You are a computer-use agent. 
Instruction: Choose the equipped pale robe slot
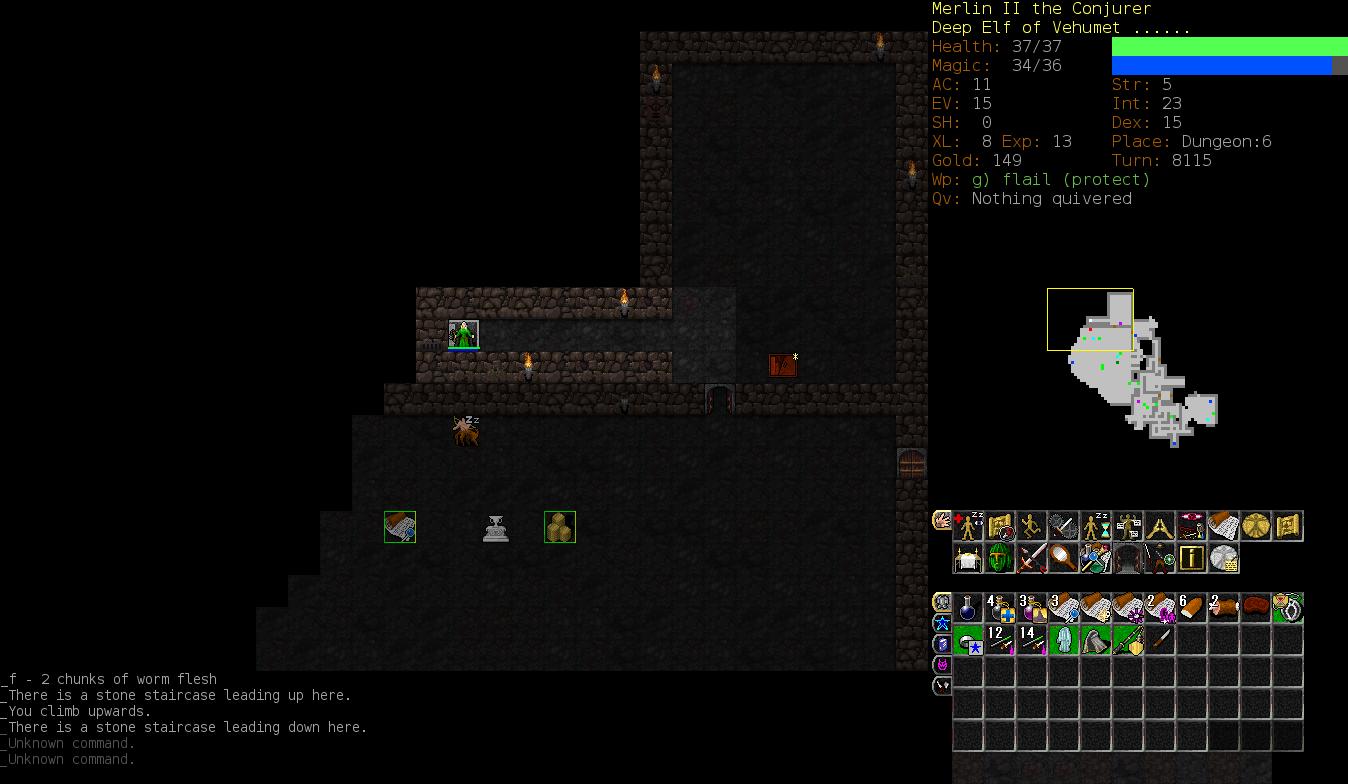1064,640
